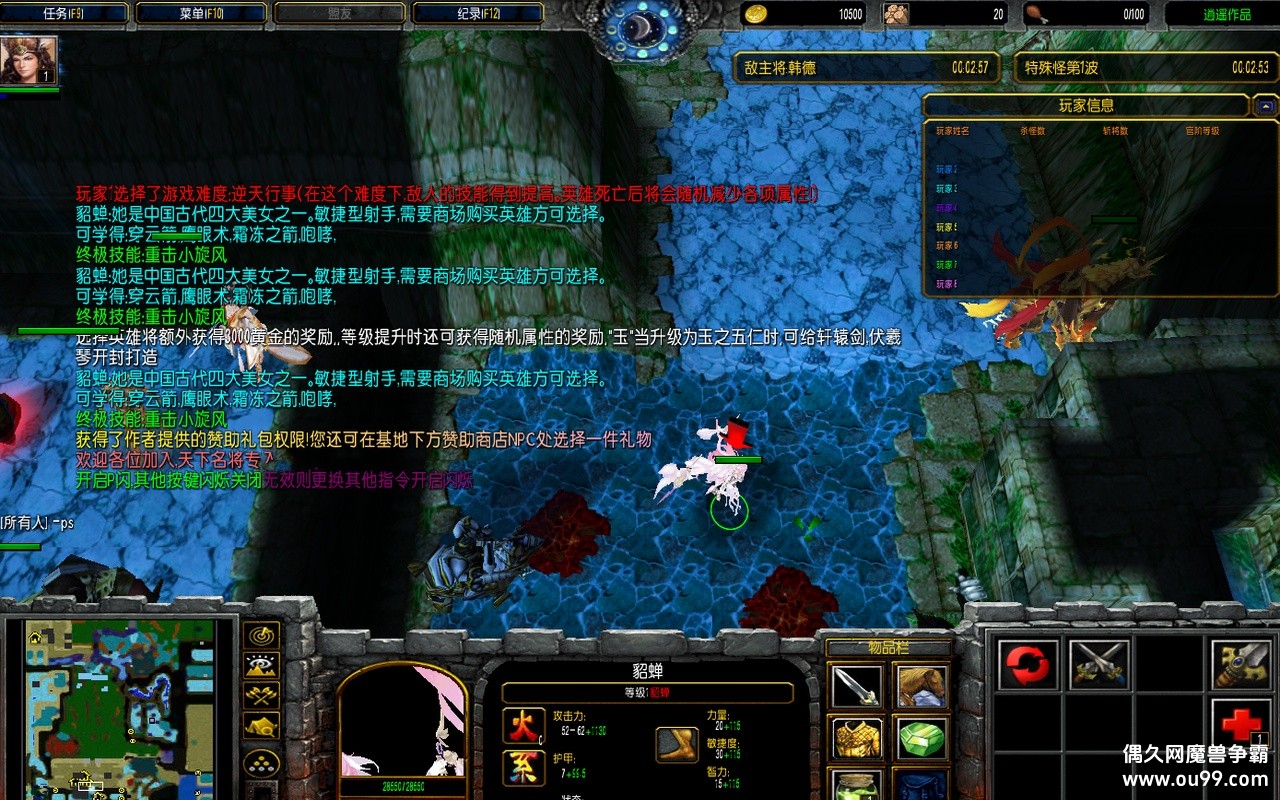Toggle terrain display with the eye minimap icon
1280x800 pixels.
(259, 665)
